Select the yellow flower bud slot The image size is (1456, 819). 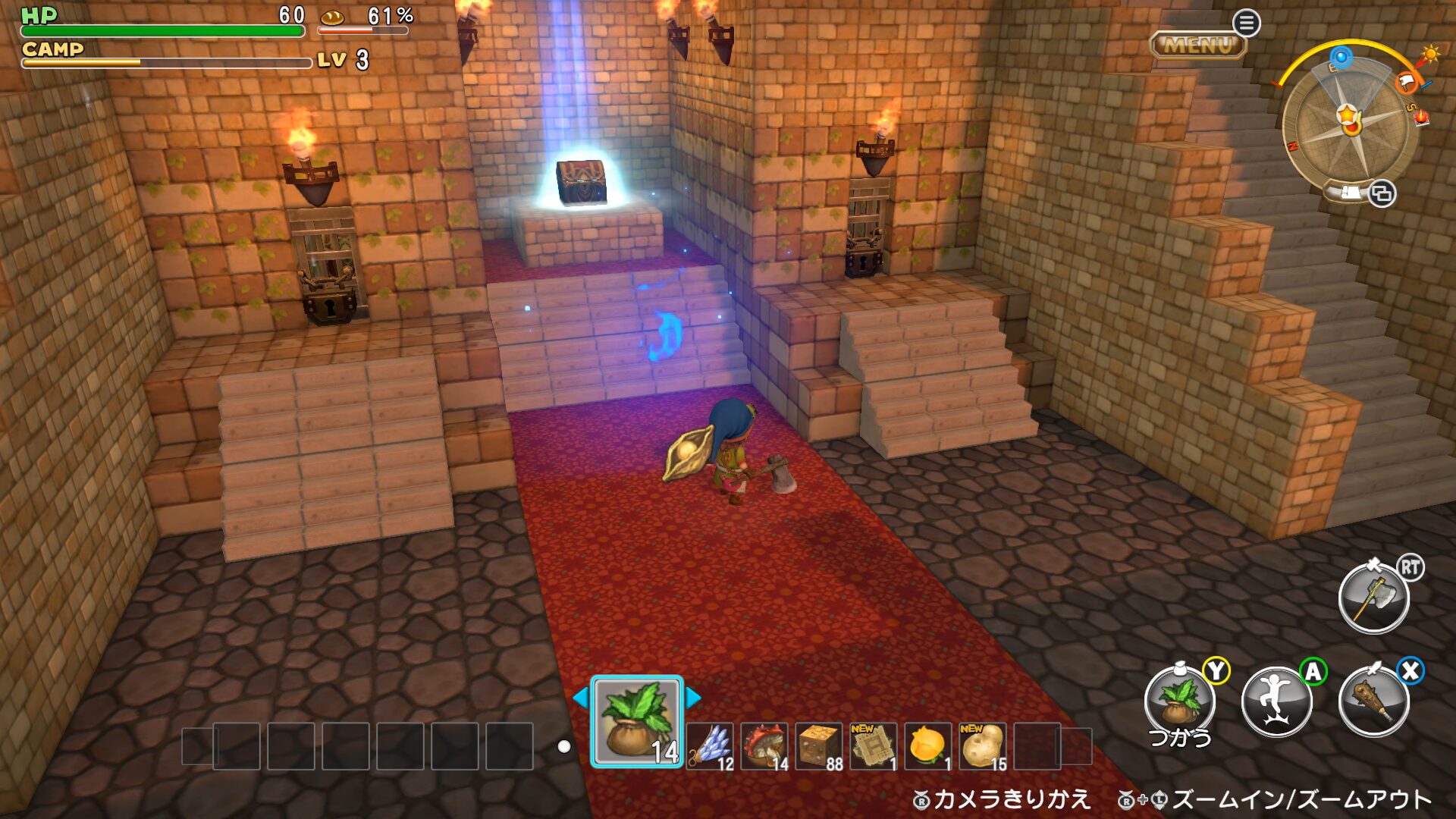pyautogui.click(x=928, y=746)
